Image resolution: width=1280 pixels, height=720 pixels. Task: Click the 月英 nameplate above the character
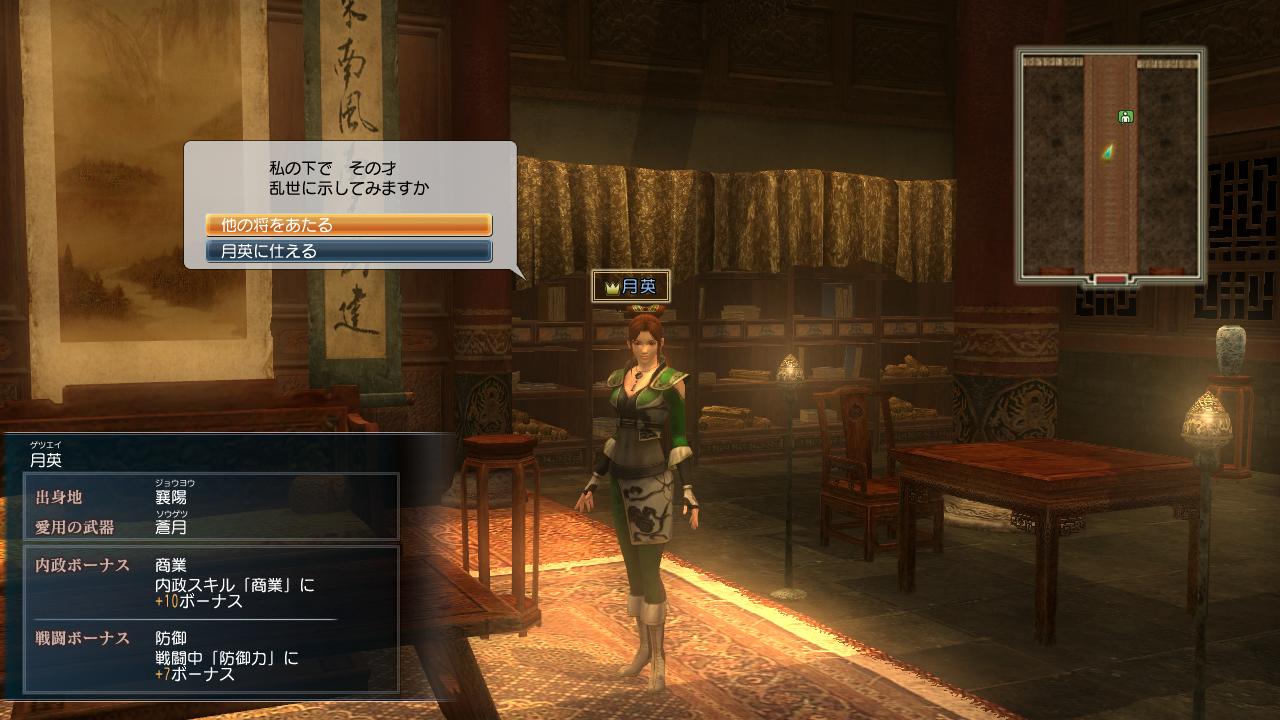pos(630,287)
